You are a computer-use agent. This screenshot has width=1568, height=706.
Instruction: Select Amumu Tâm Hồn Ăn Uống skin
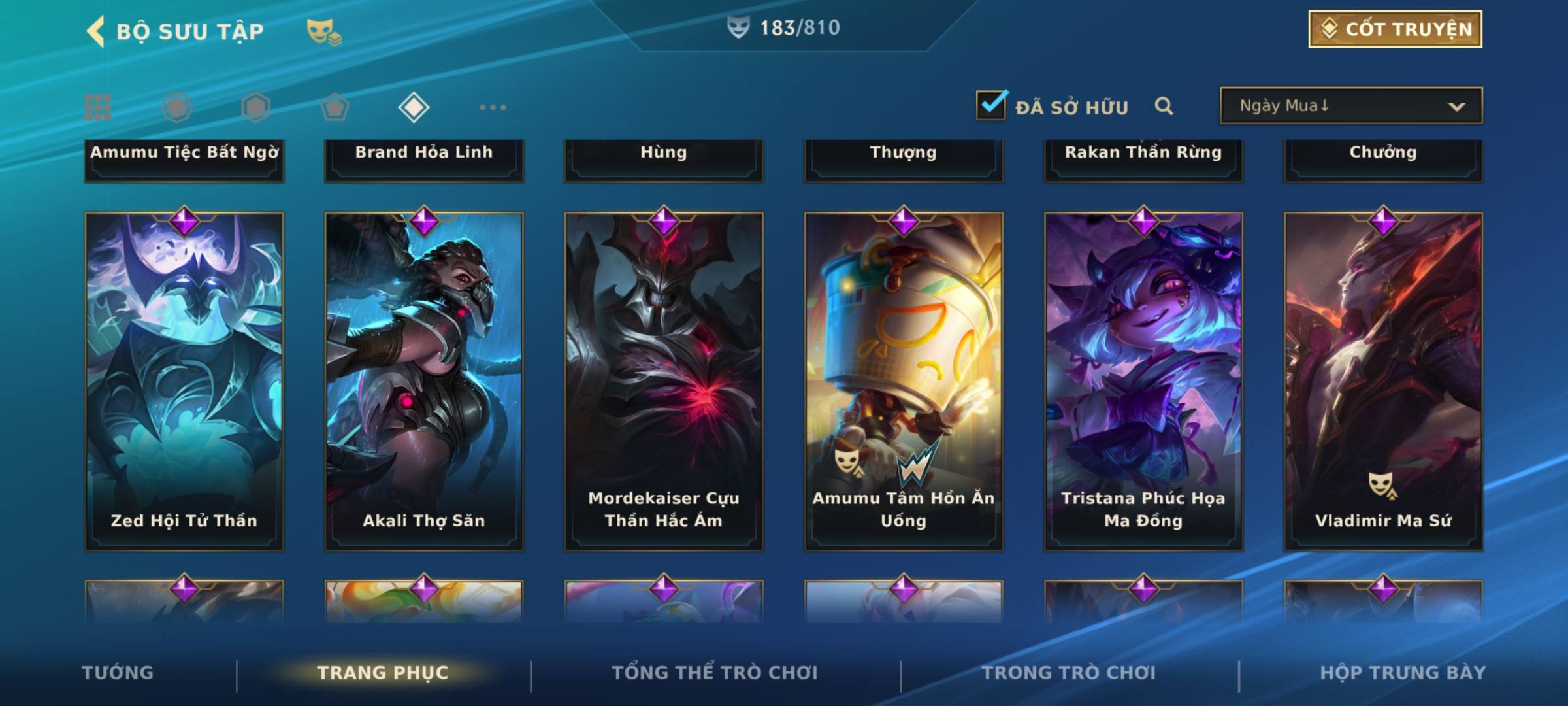click(x=904, y=381)
